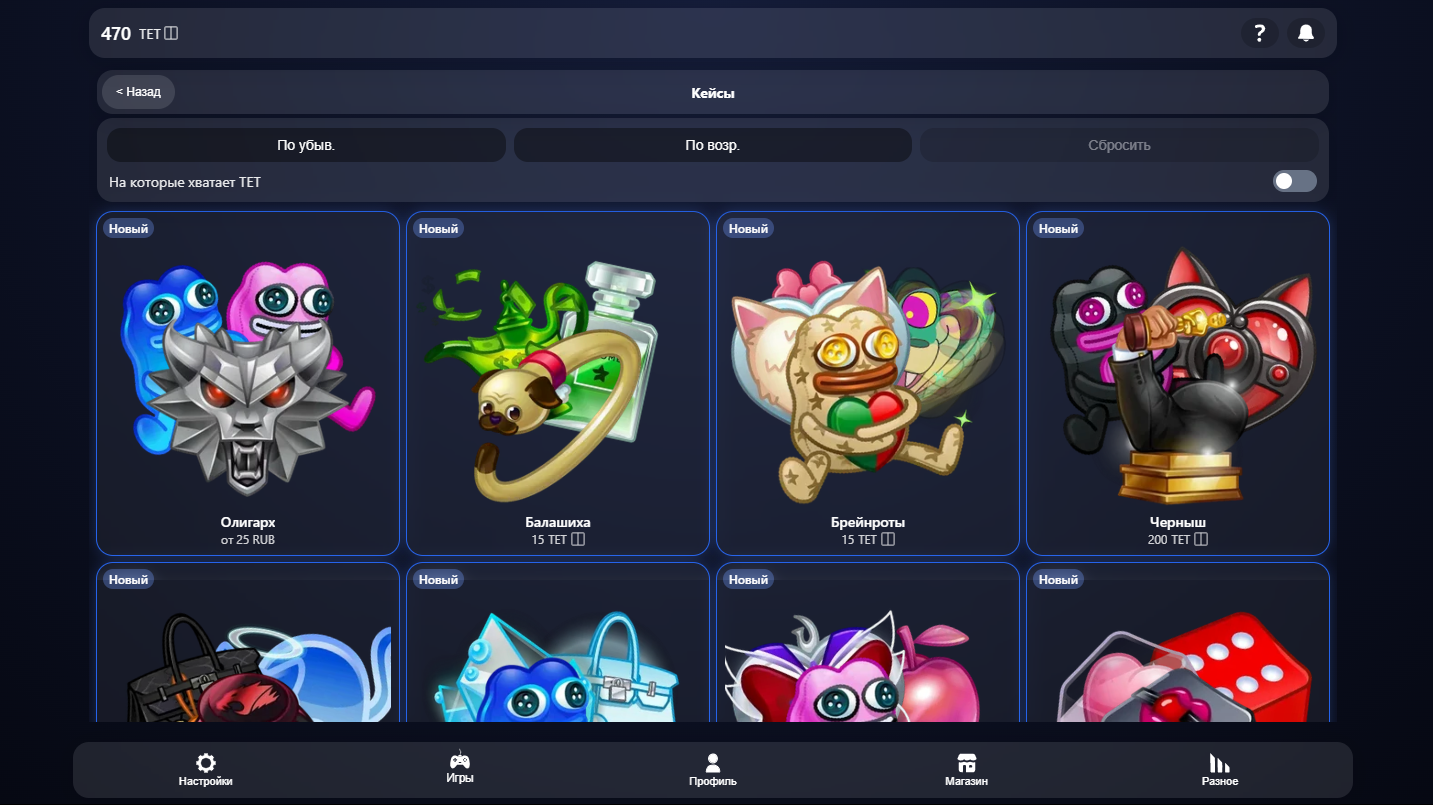Sort cases with 'По убыв.'
The height and width of the screenshot is (805, 1433).
click(305, 144)
